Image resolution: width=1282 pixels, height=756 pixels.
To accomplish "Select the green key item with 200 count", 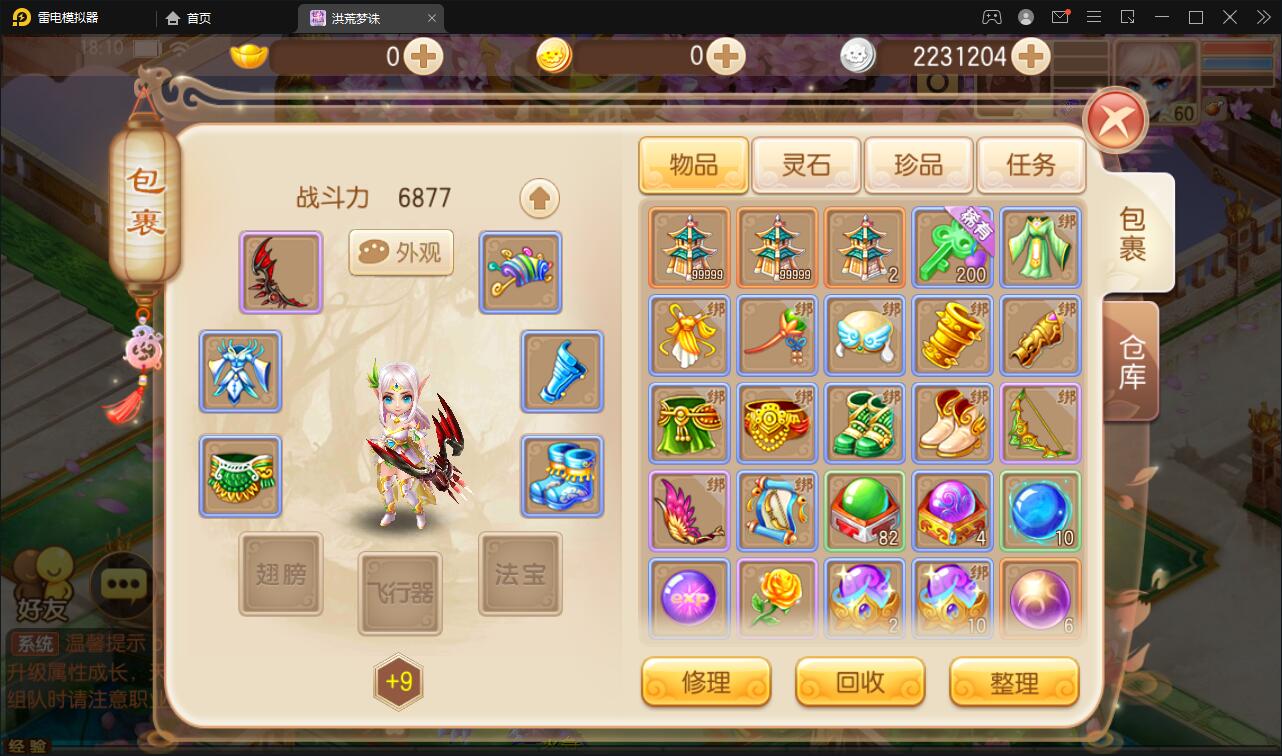I will tap(952, 248).
